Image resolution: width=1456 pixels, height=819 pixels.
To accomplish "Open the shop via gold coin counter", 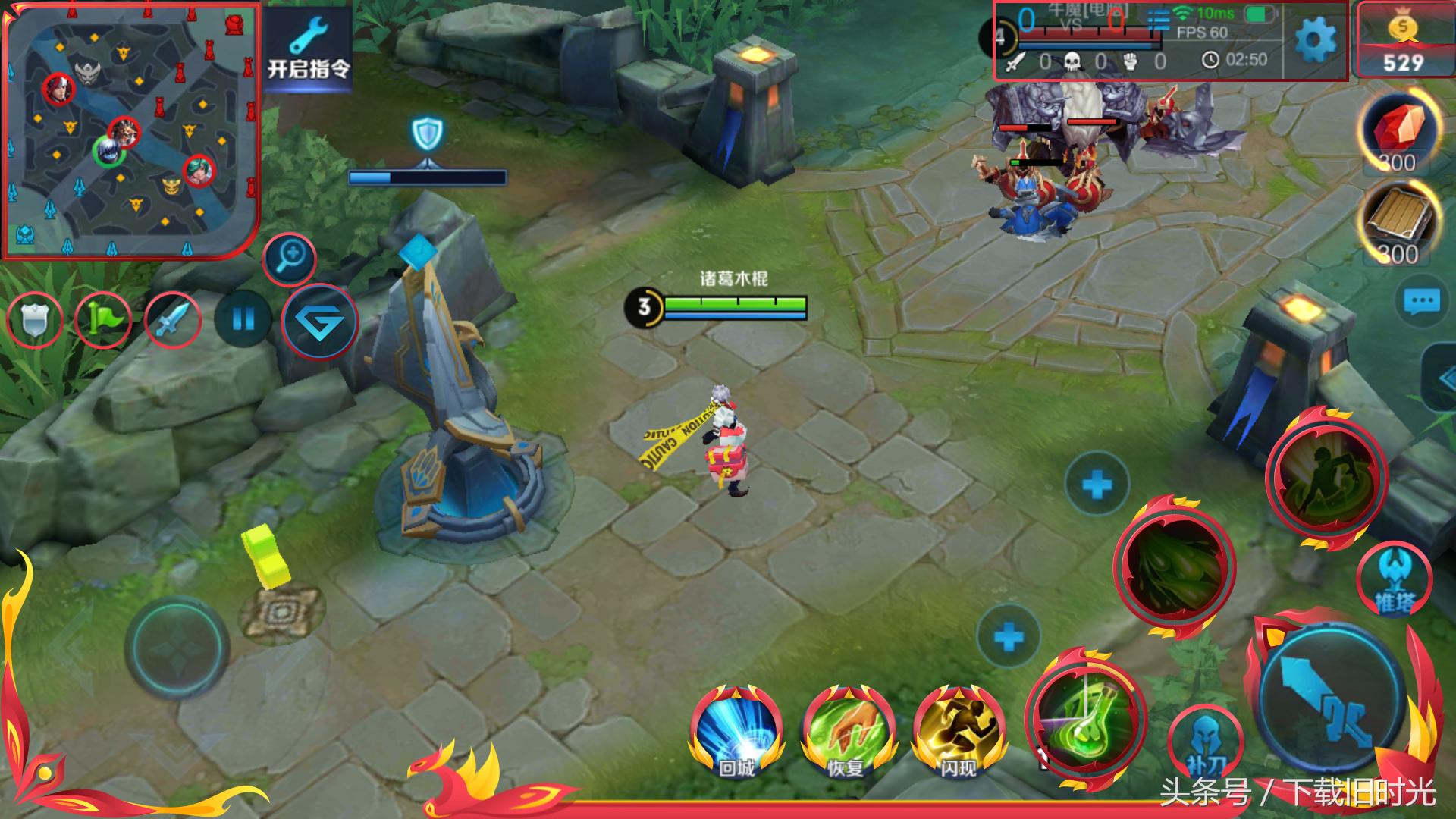I will tap(1403, 41).
